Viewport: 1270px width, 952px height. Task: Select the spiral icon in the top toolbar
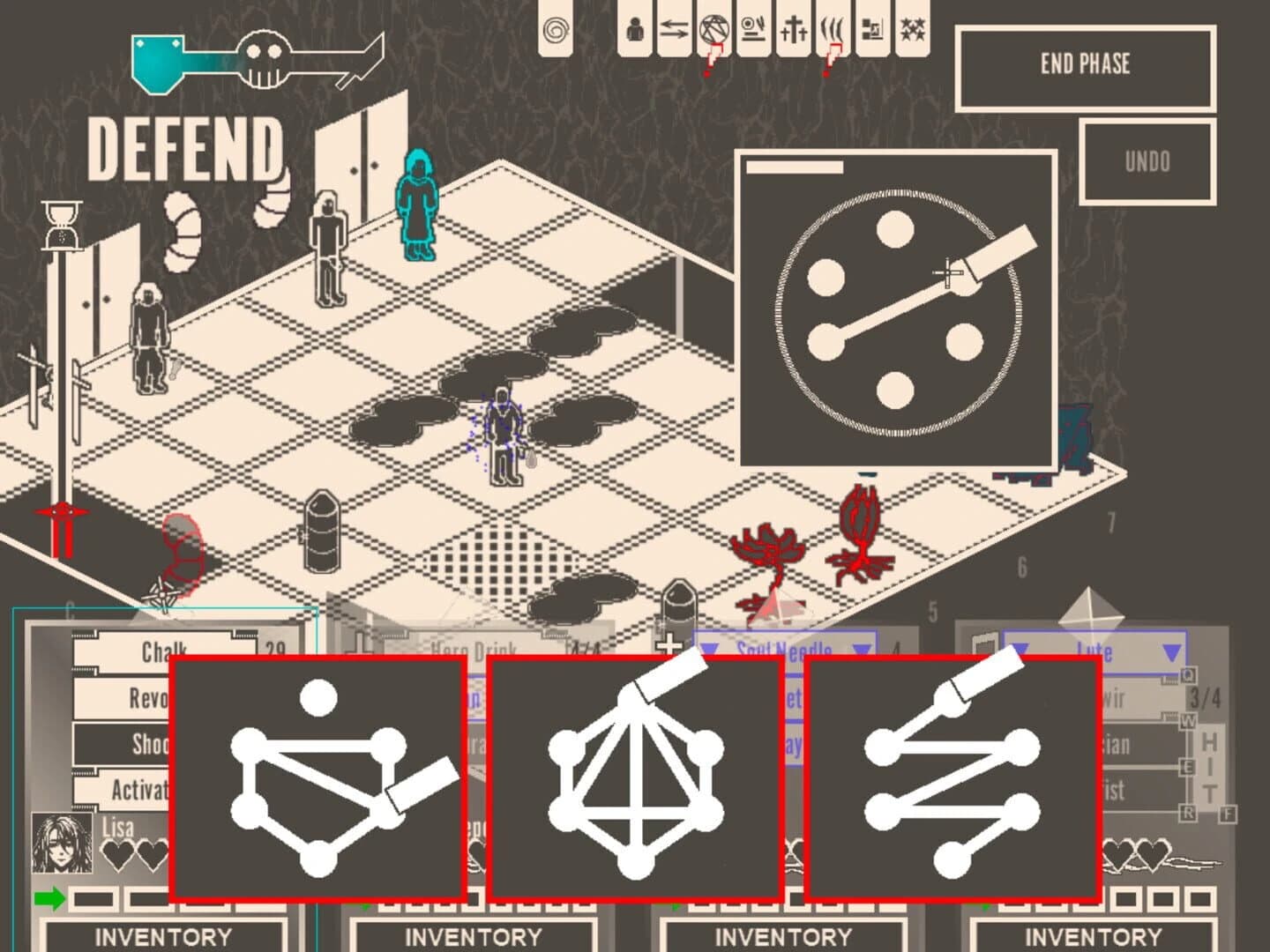[557, 29]
